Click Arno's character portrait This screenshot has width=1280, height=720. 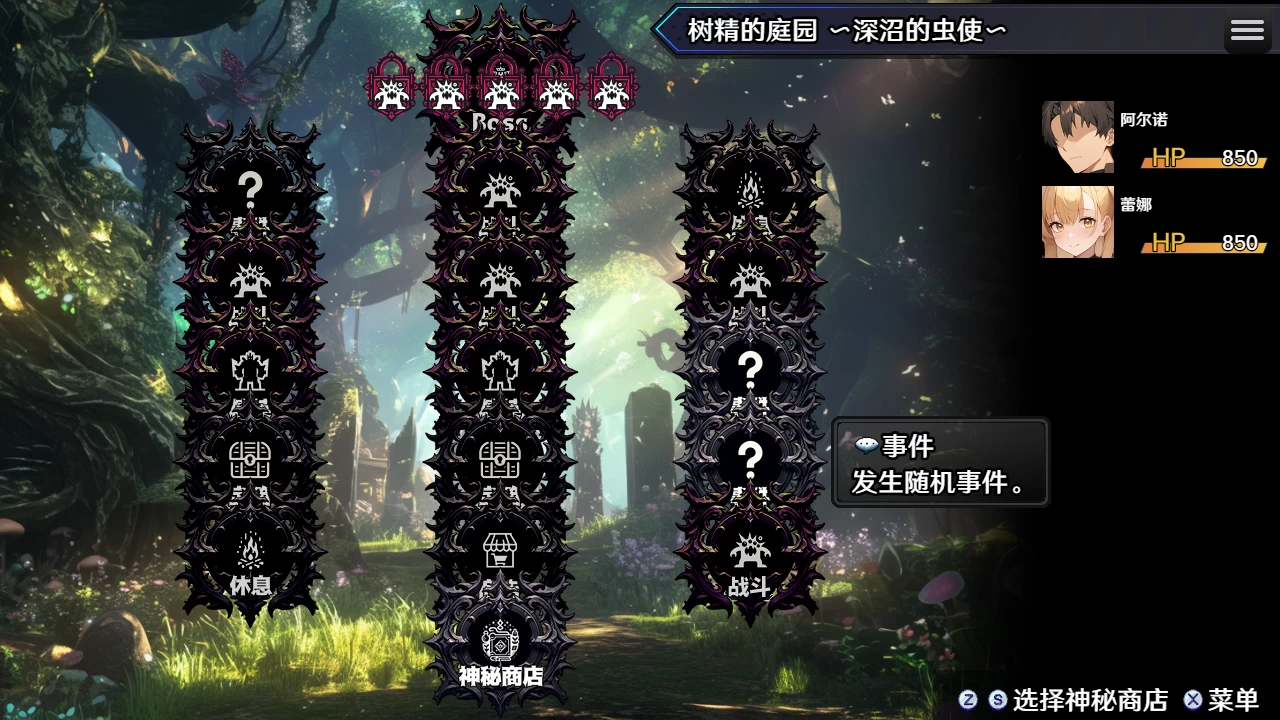tap(1077, 135)
